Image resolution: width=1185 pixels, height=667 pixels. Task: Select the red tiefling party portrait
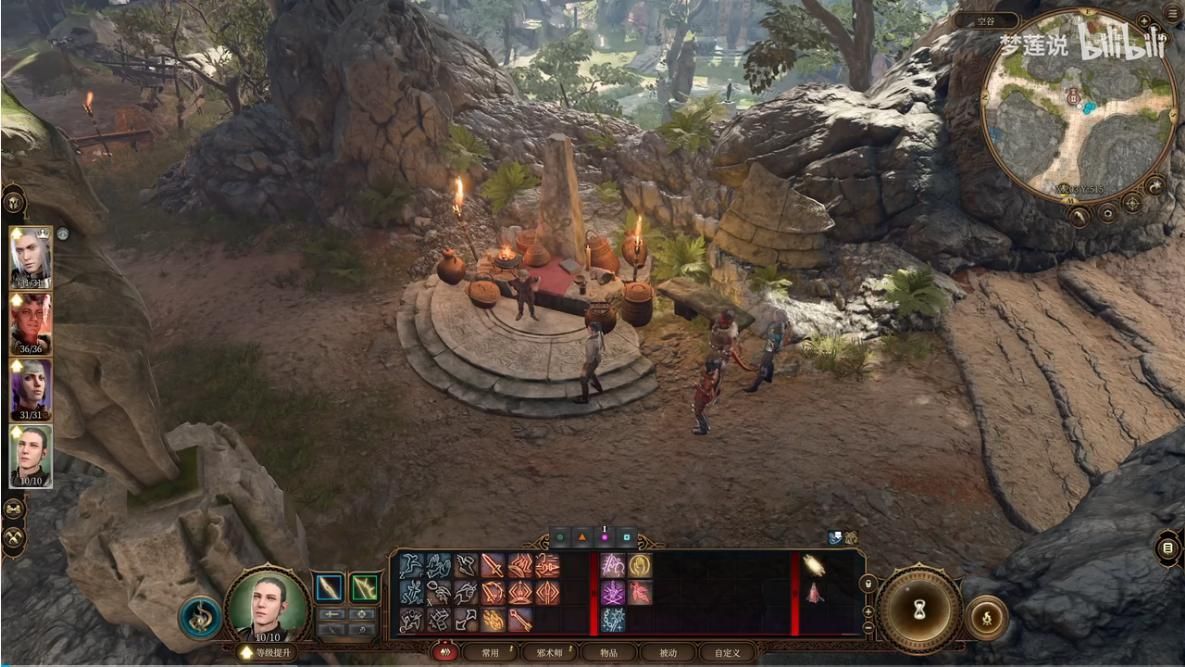[30, 324]
